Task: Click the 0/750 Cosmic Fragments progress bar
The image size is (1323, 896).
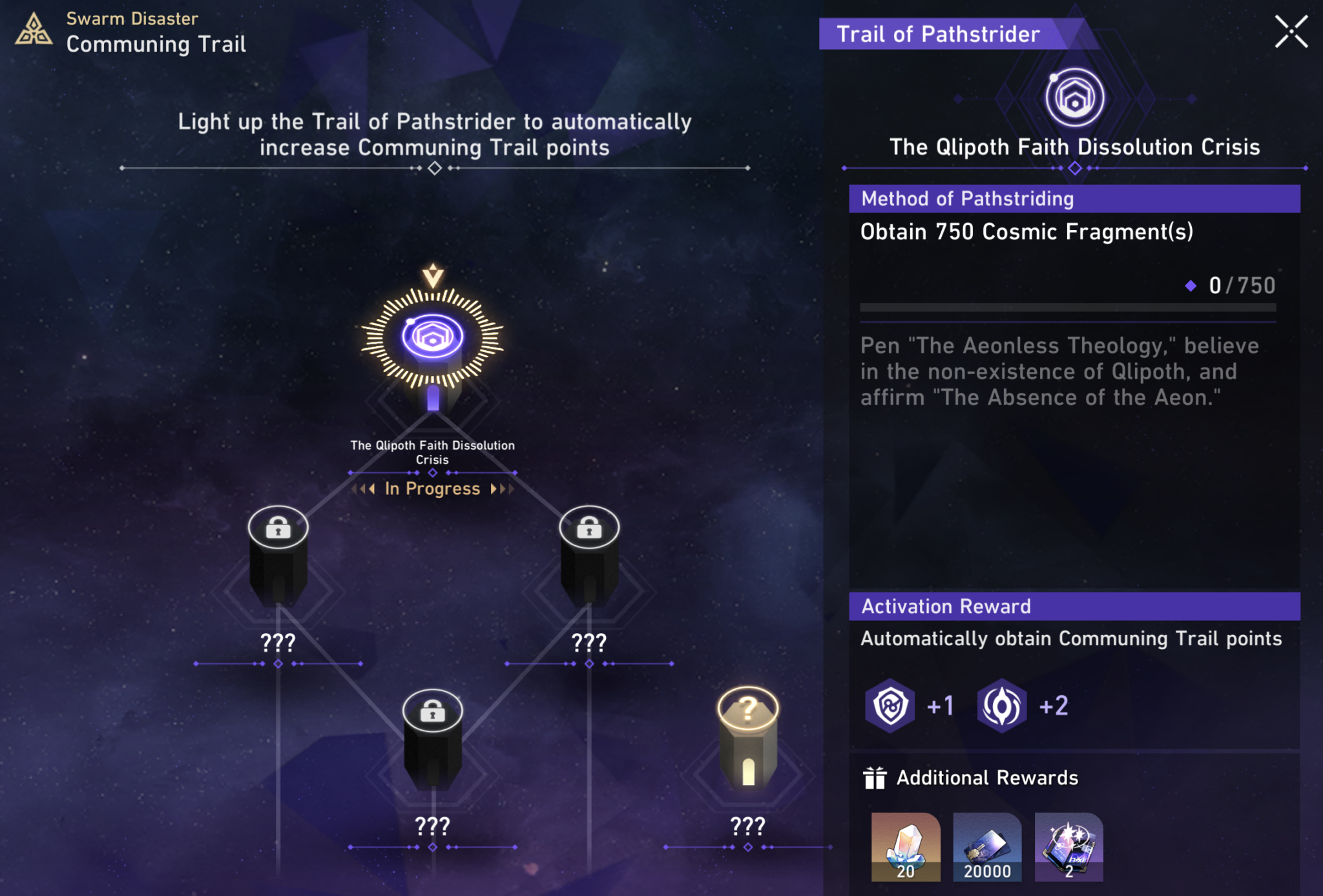Action: tap(1072, 307)
